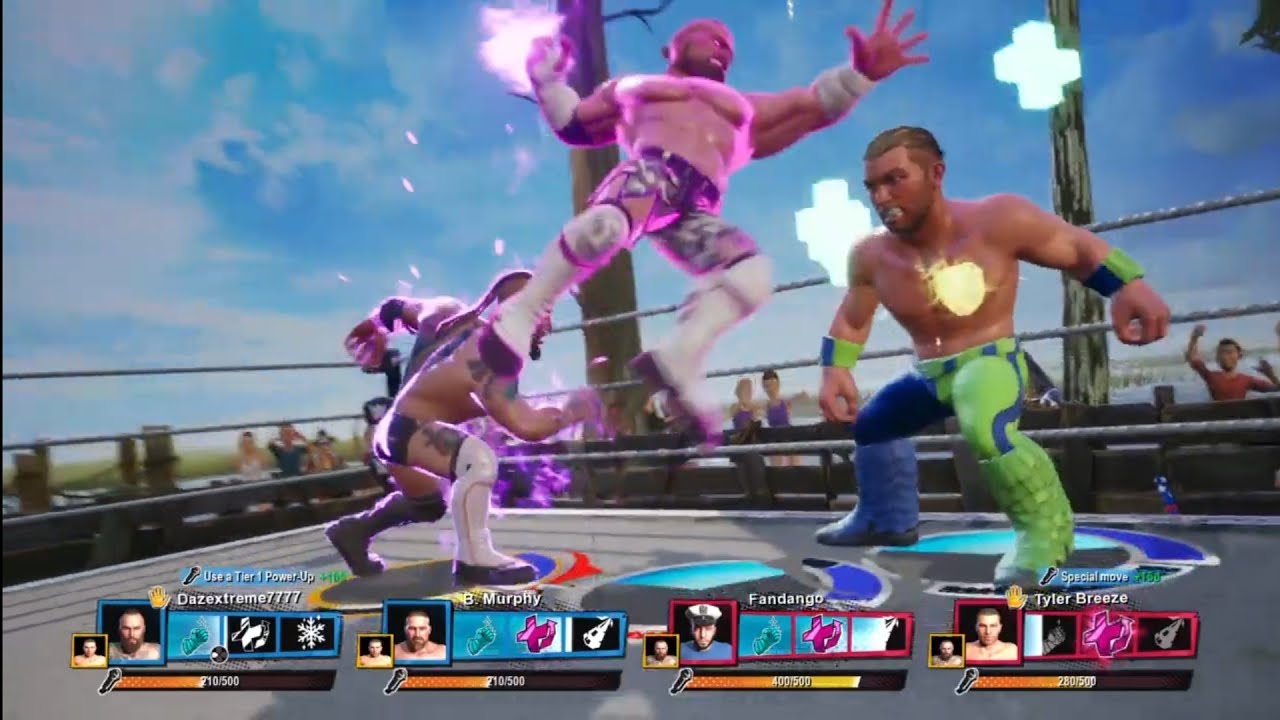Choose Fandango's portrait with captain hat
The height and width of the screenshot is (720, 1280).
pos(702,633)
